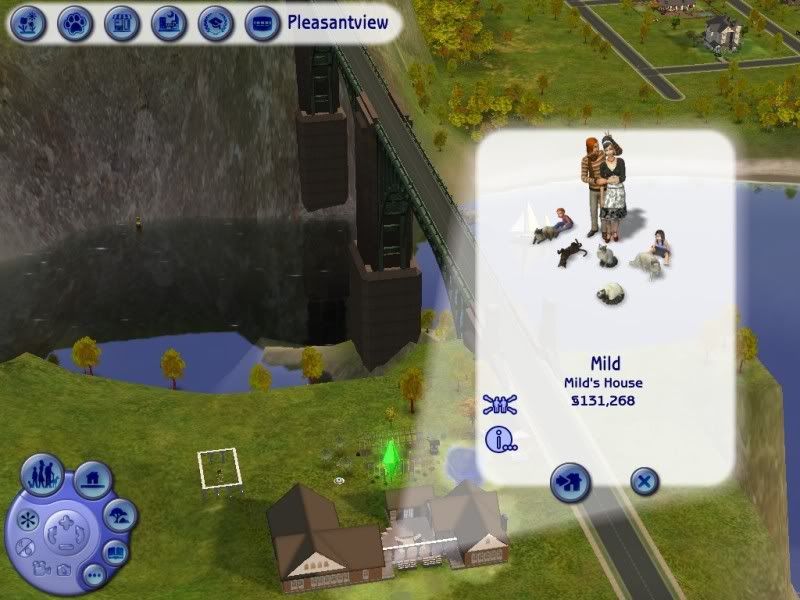This screenshot has height=600, width=800.
Task: Toggle the asterisk neighborhood view button
Action: [26, 521]
